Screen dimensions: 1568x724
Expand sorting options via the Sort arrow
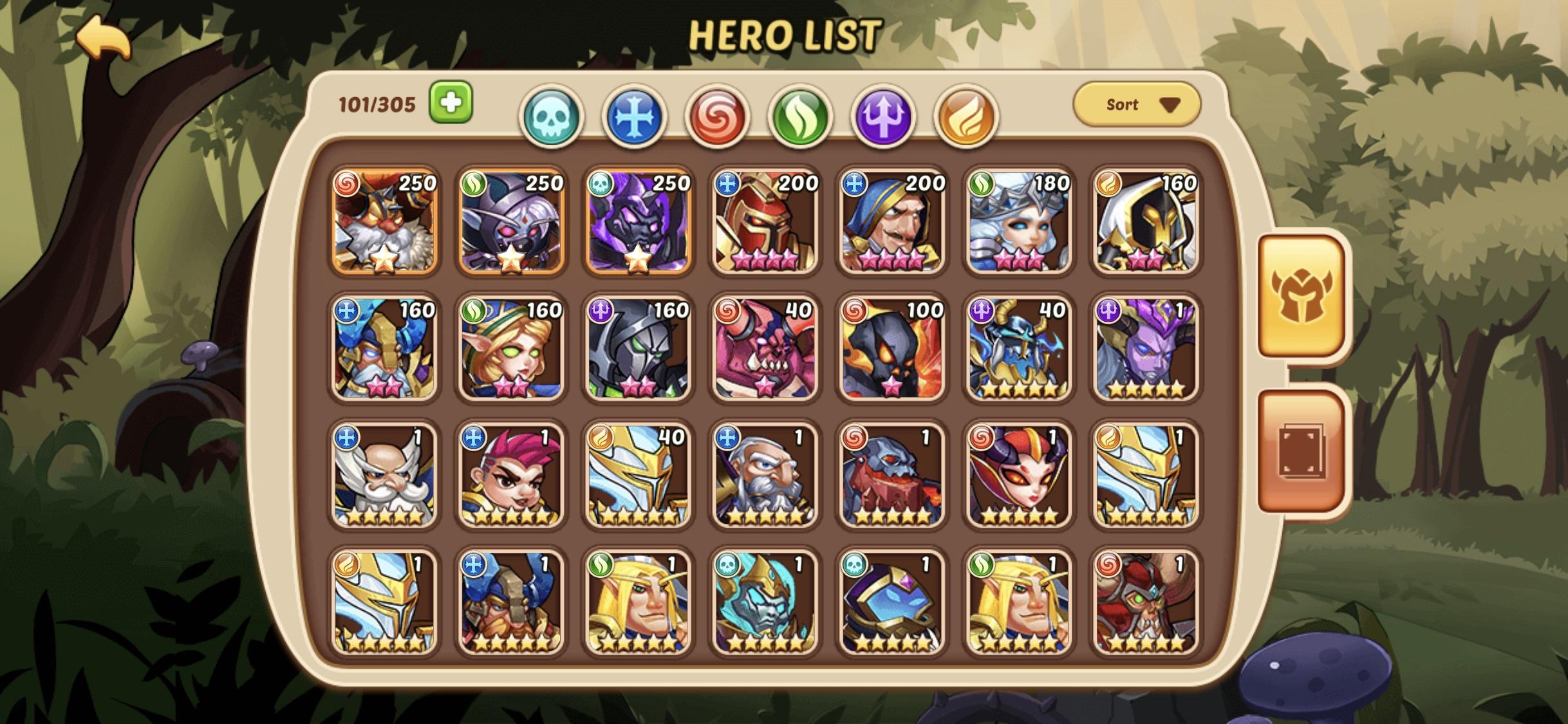(x=1173, y=105)
